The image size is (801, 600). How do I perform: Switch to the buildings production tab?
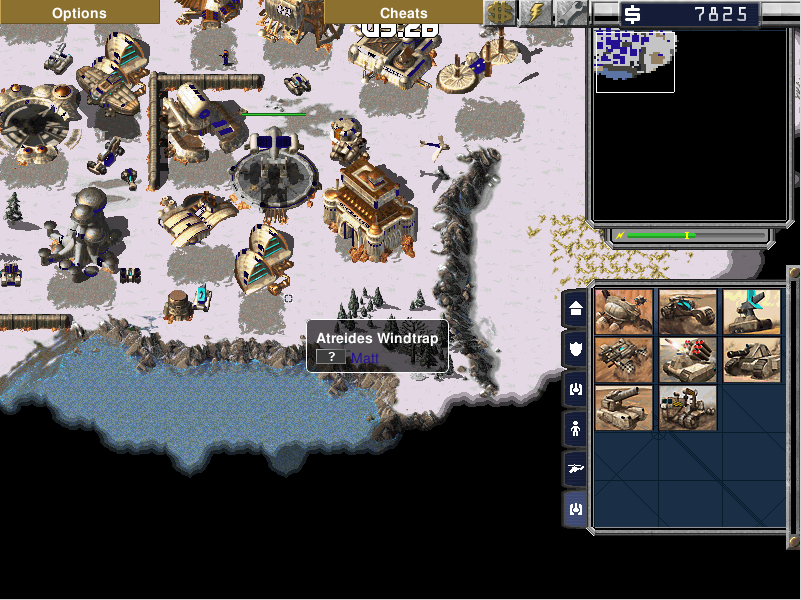(x=576, y=310)
